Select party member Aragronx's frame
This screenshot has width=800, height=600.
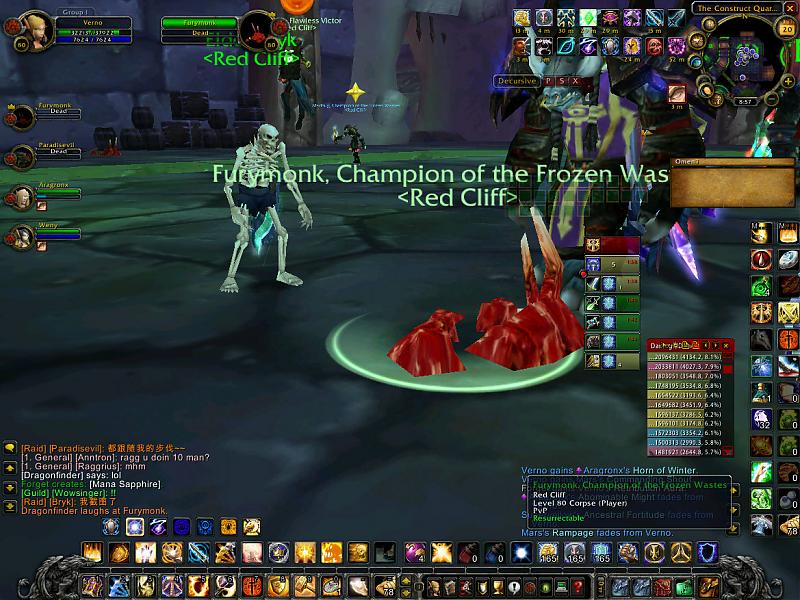tap(40, 191)
